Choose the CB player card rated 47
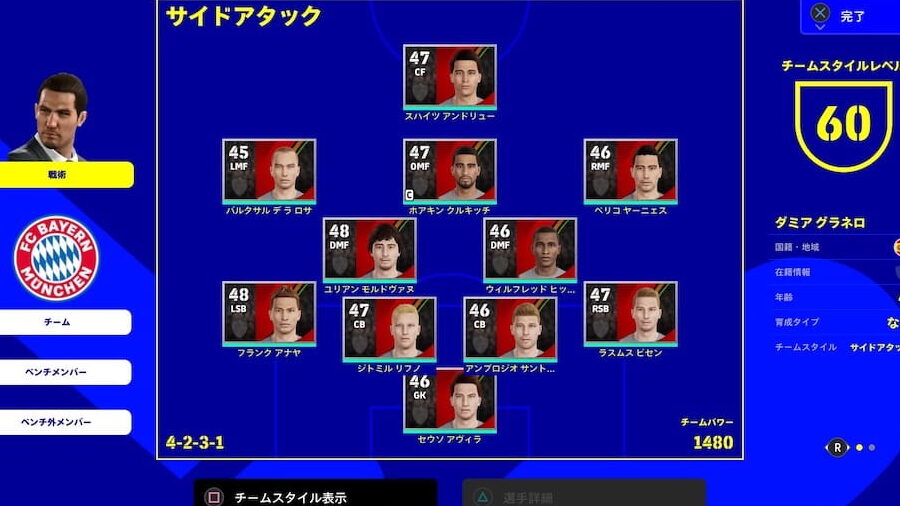This screenshot has height=506, width=900. tap(389, 329)
